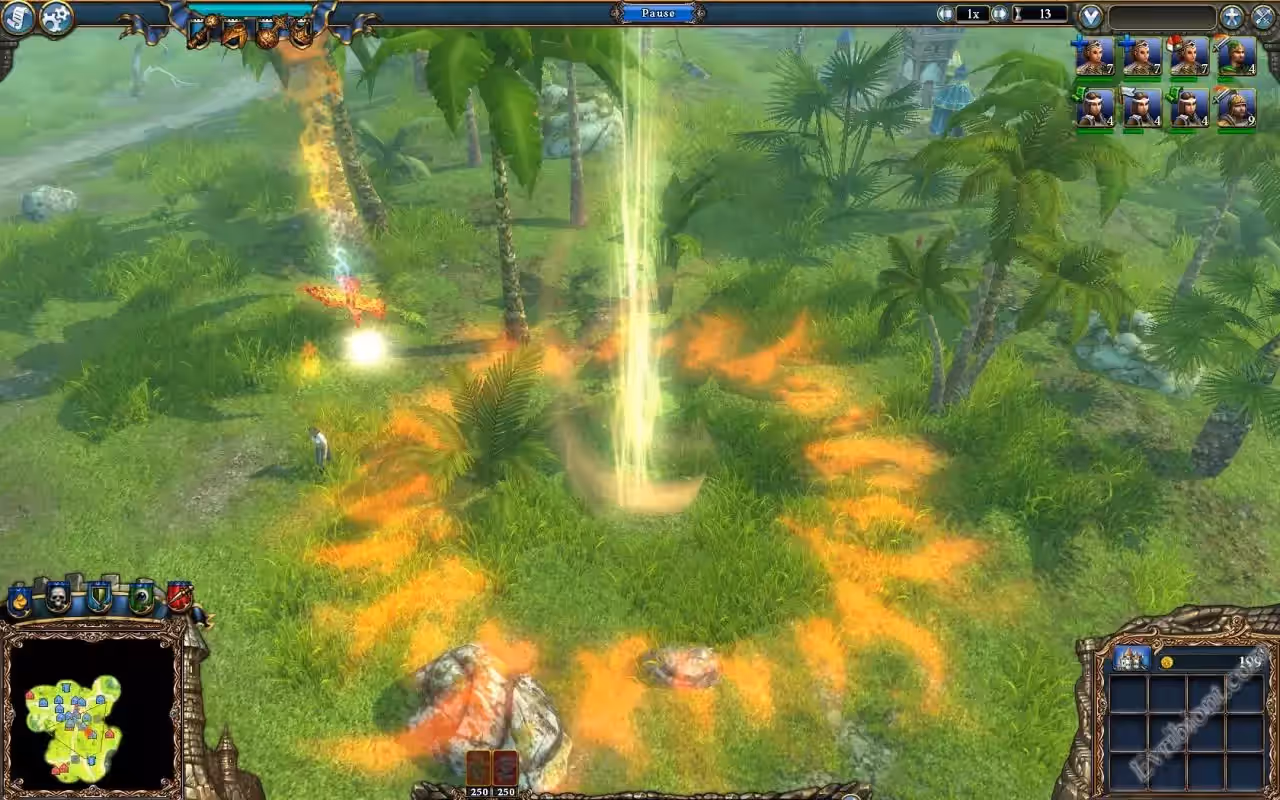Screen dimensions: 1280x800
Task: Open the gear settings menu
Action: click(x=57, y=17)
